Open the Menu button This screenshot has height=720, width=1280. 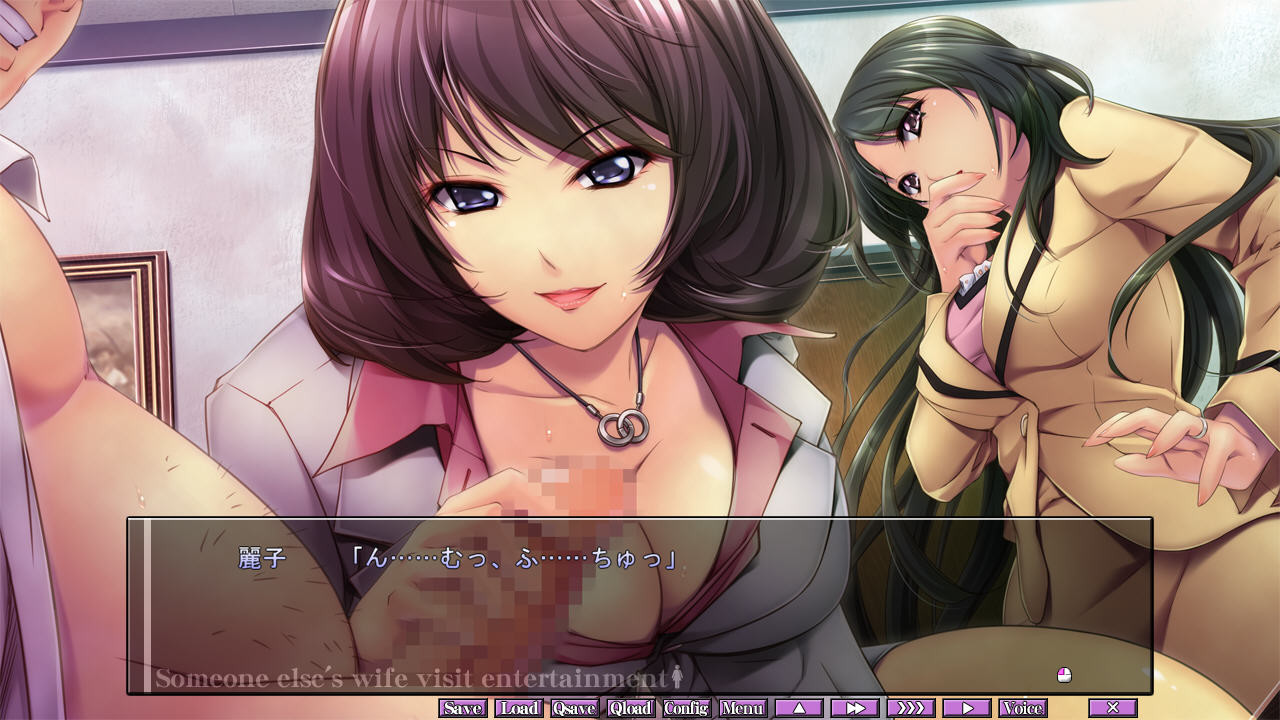pyautogui.click(x=743, y=708)
